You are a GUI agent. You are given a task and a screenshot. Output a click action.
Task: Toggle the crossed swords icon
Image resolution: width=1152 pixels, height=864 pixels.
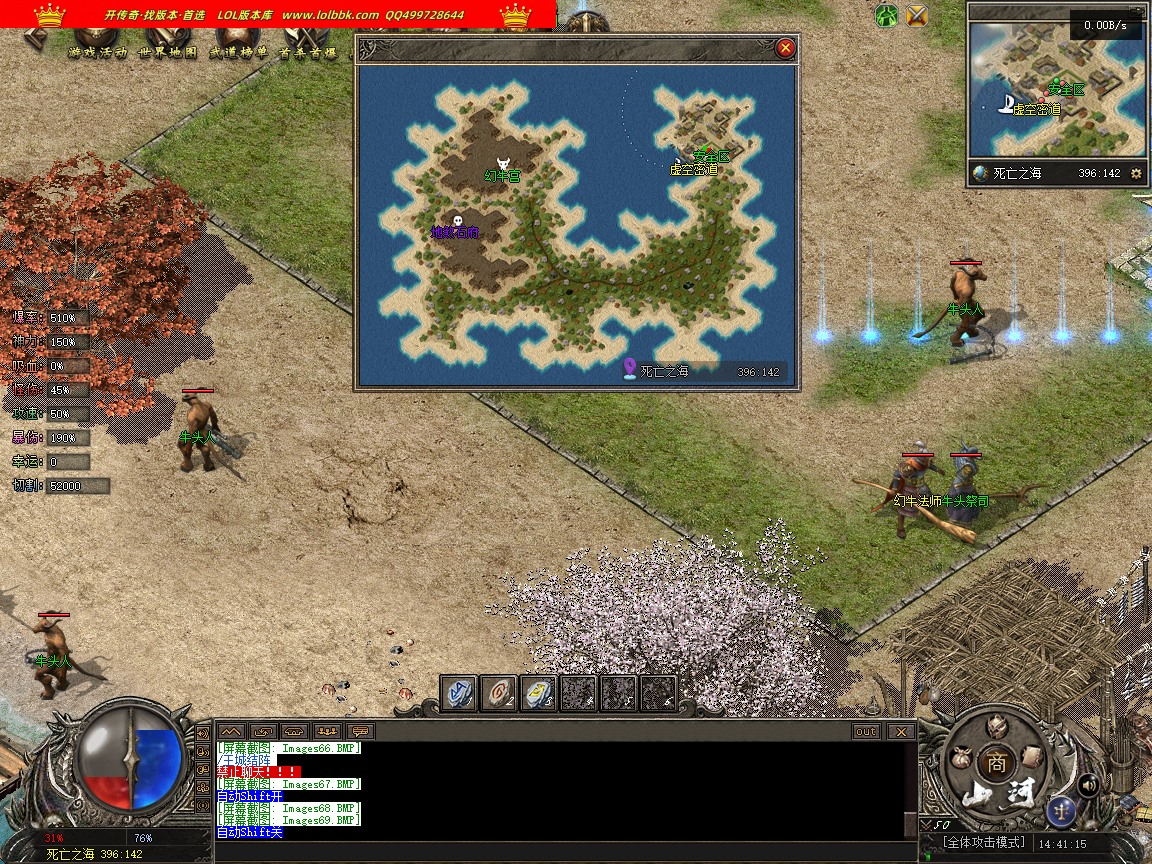click(x=916, y=15)
